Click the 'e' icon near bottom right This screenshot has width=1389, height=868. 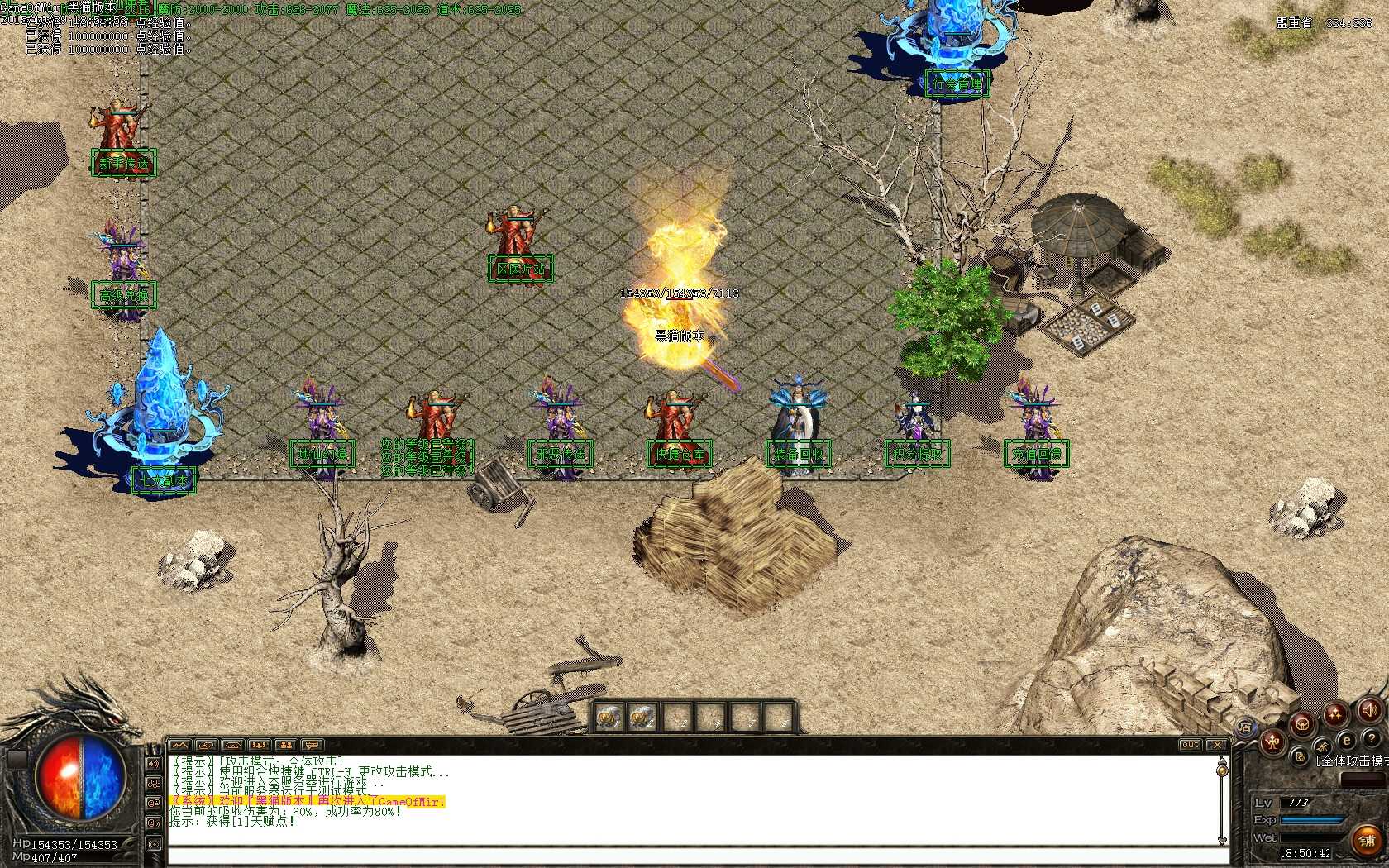coord(1346,740)
